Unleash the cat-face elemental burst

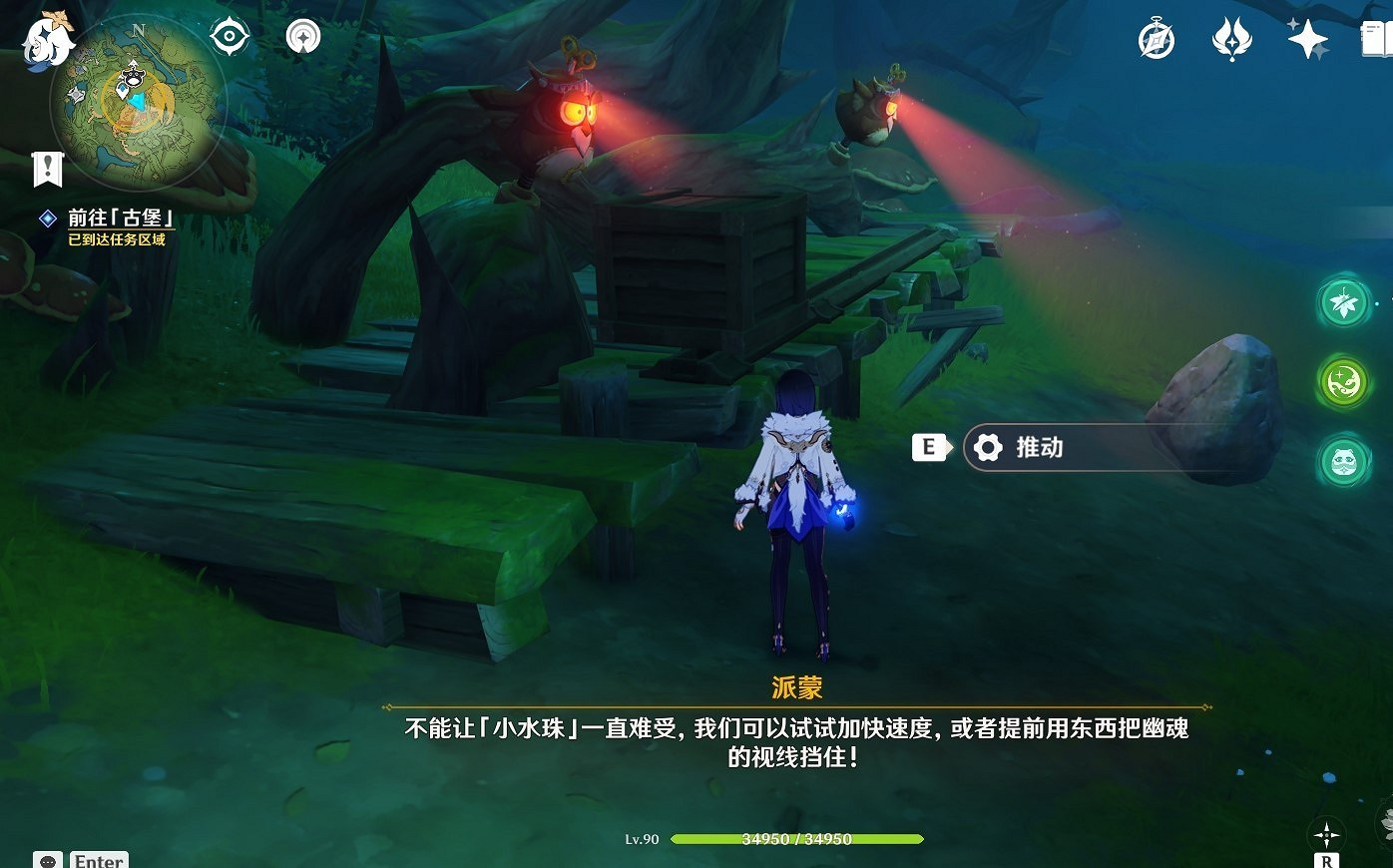tap(1343, 462)
